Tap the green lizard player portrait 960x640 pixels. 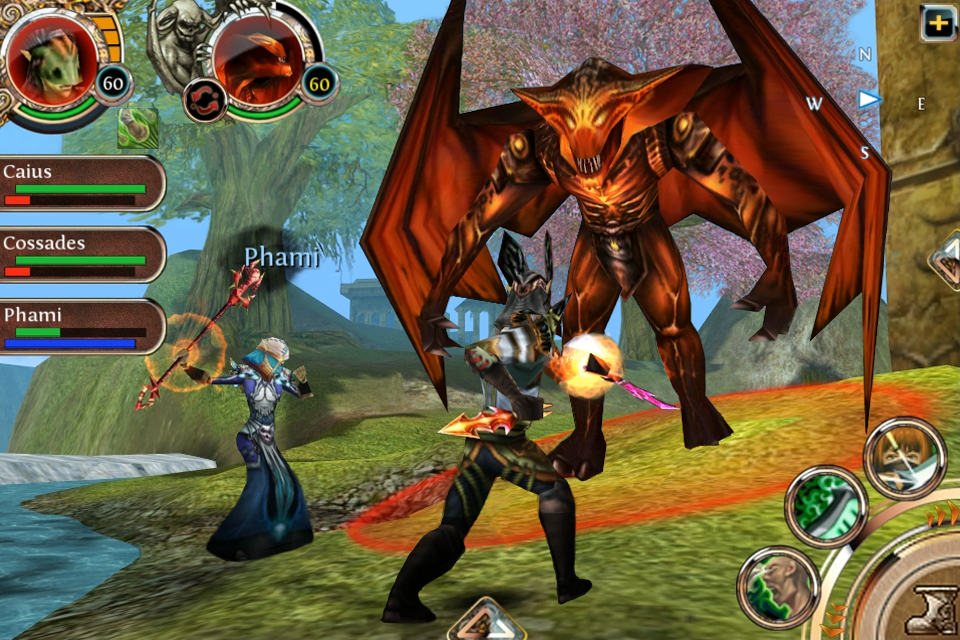[50, 58]
